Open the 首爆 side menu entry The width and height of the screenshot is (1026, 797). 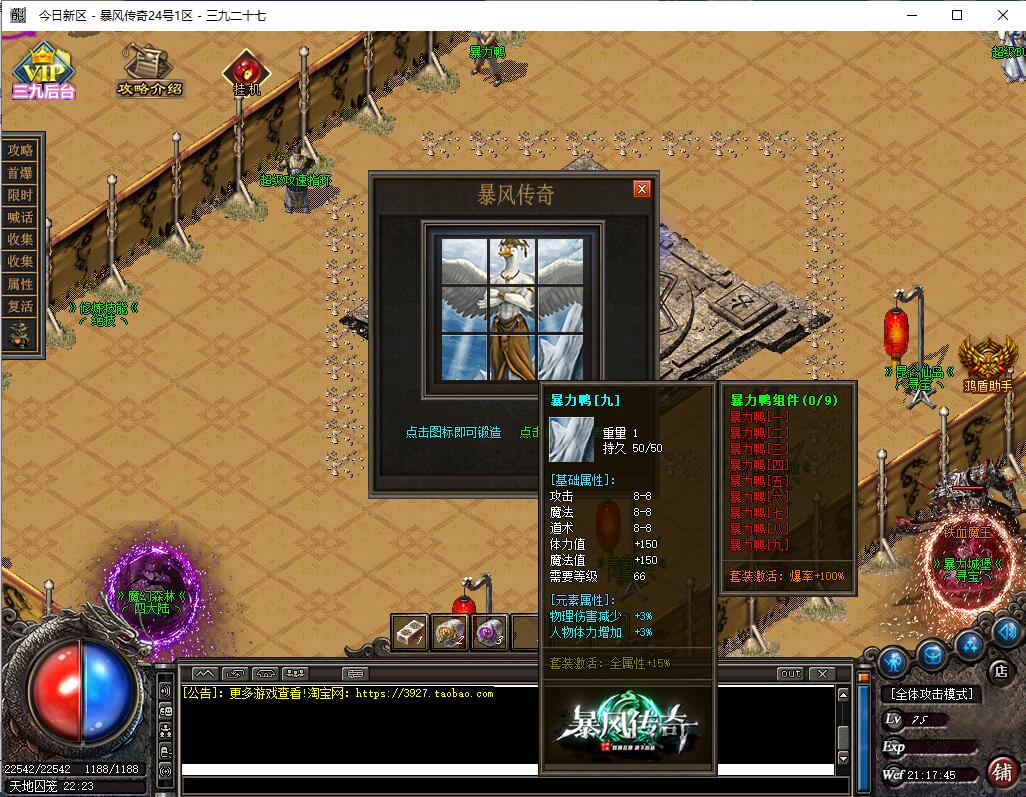pyautogui.click(x=20, y=172)
